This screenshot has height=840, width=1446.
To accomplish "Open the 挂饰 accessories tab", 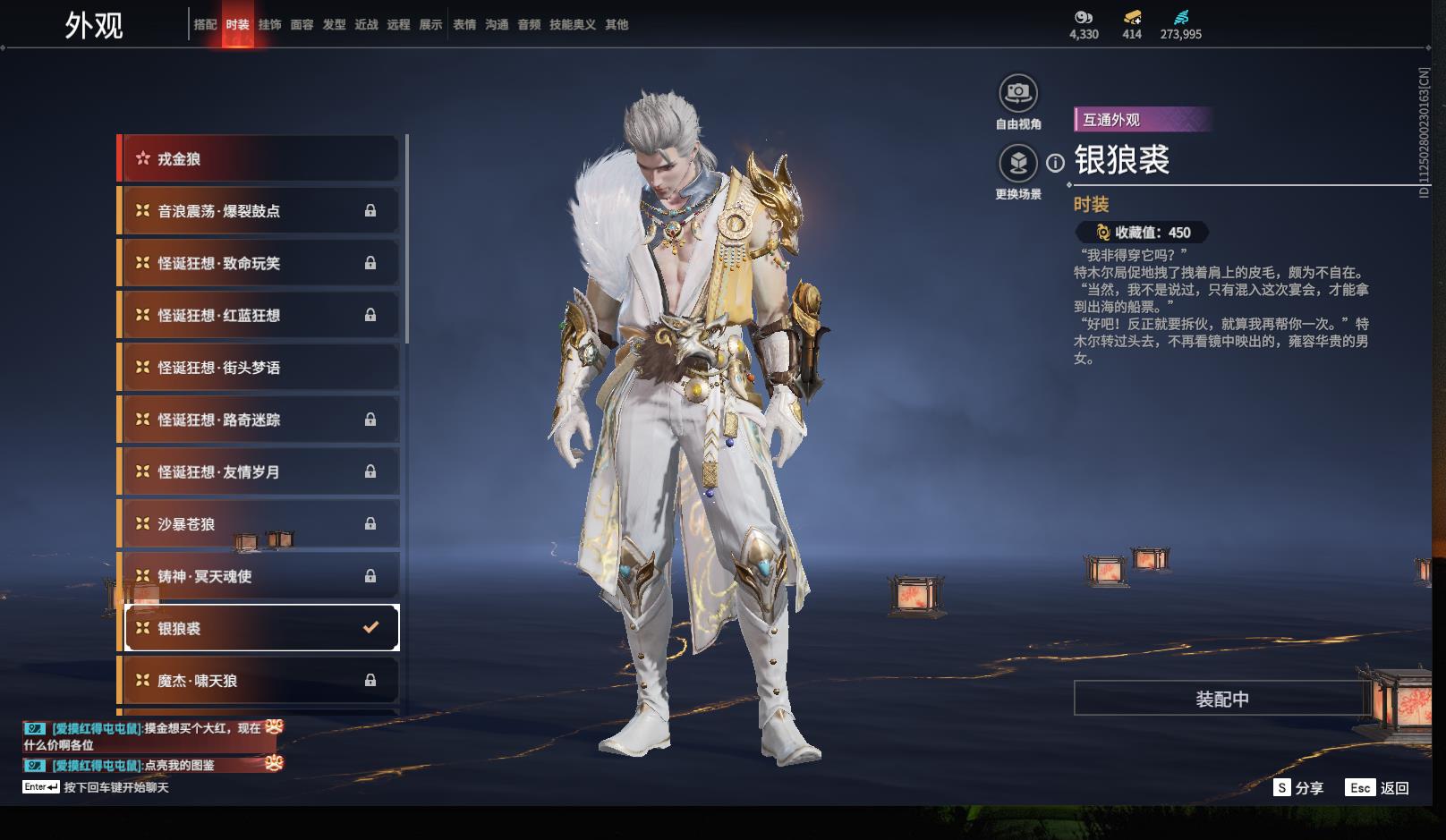I will click(269, 25).
